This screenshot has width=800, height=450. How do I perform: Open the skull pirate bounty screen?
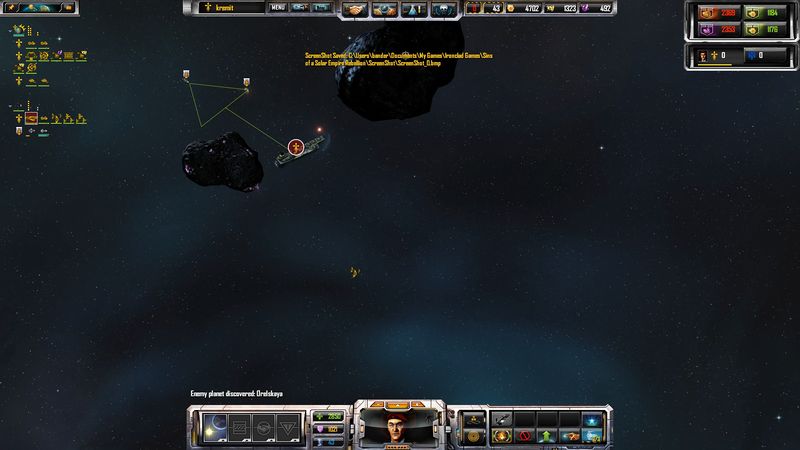click(x=441, y=9)
